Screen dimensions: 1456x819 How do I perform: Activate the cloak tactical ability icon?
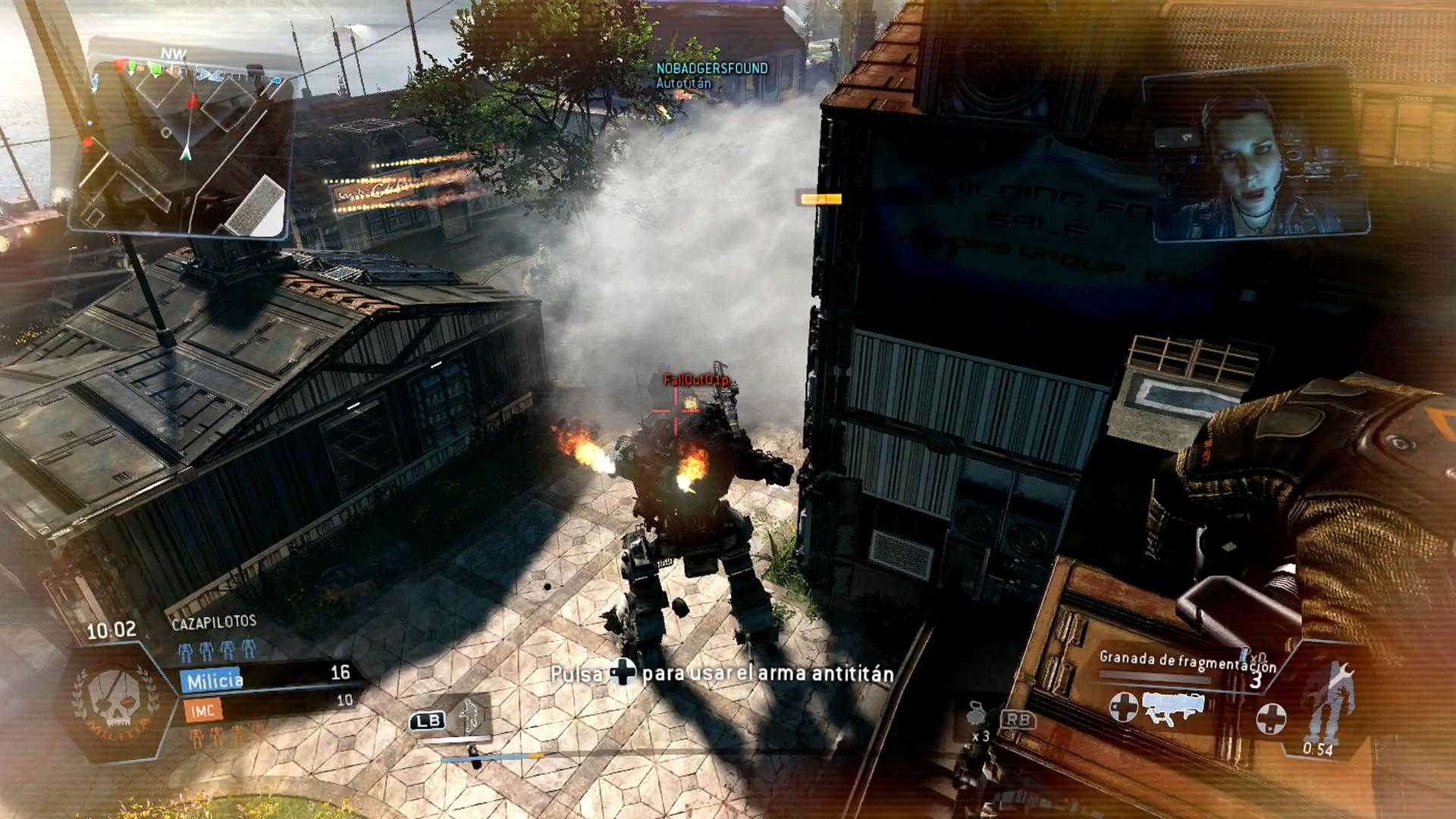pyautogui.click(x=469, y=715)
